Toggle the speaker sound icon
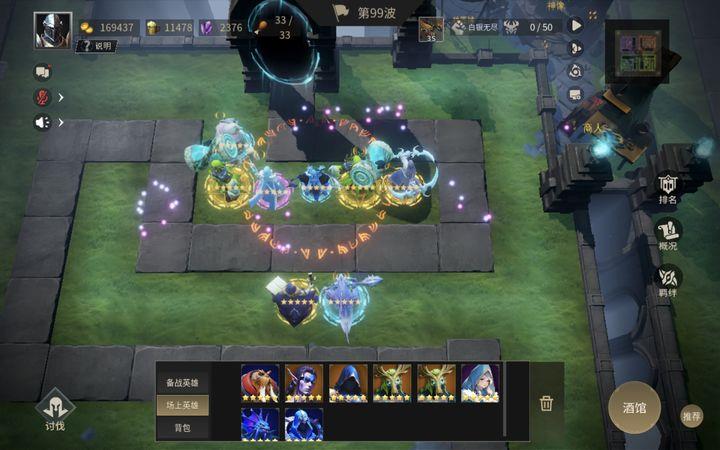Viewport: 720px width, 450px height. (42, 122)
